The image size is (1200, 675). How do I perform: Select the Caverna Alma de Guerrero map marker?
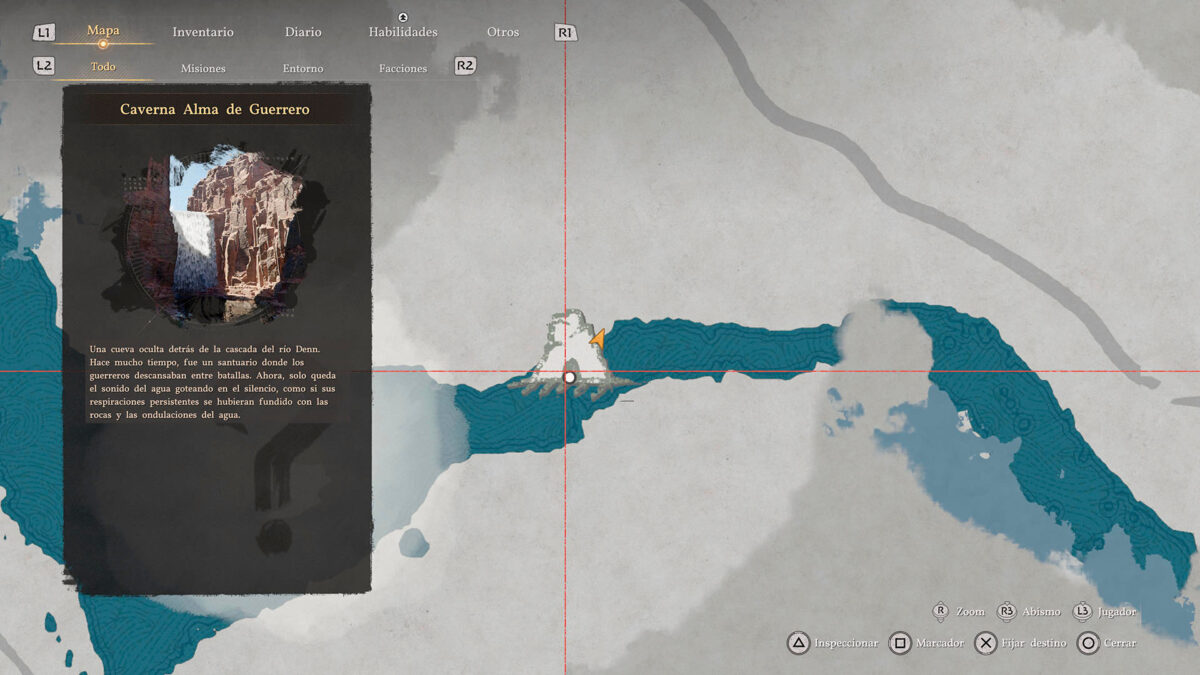pyautogui.click(x=569, y=377)
